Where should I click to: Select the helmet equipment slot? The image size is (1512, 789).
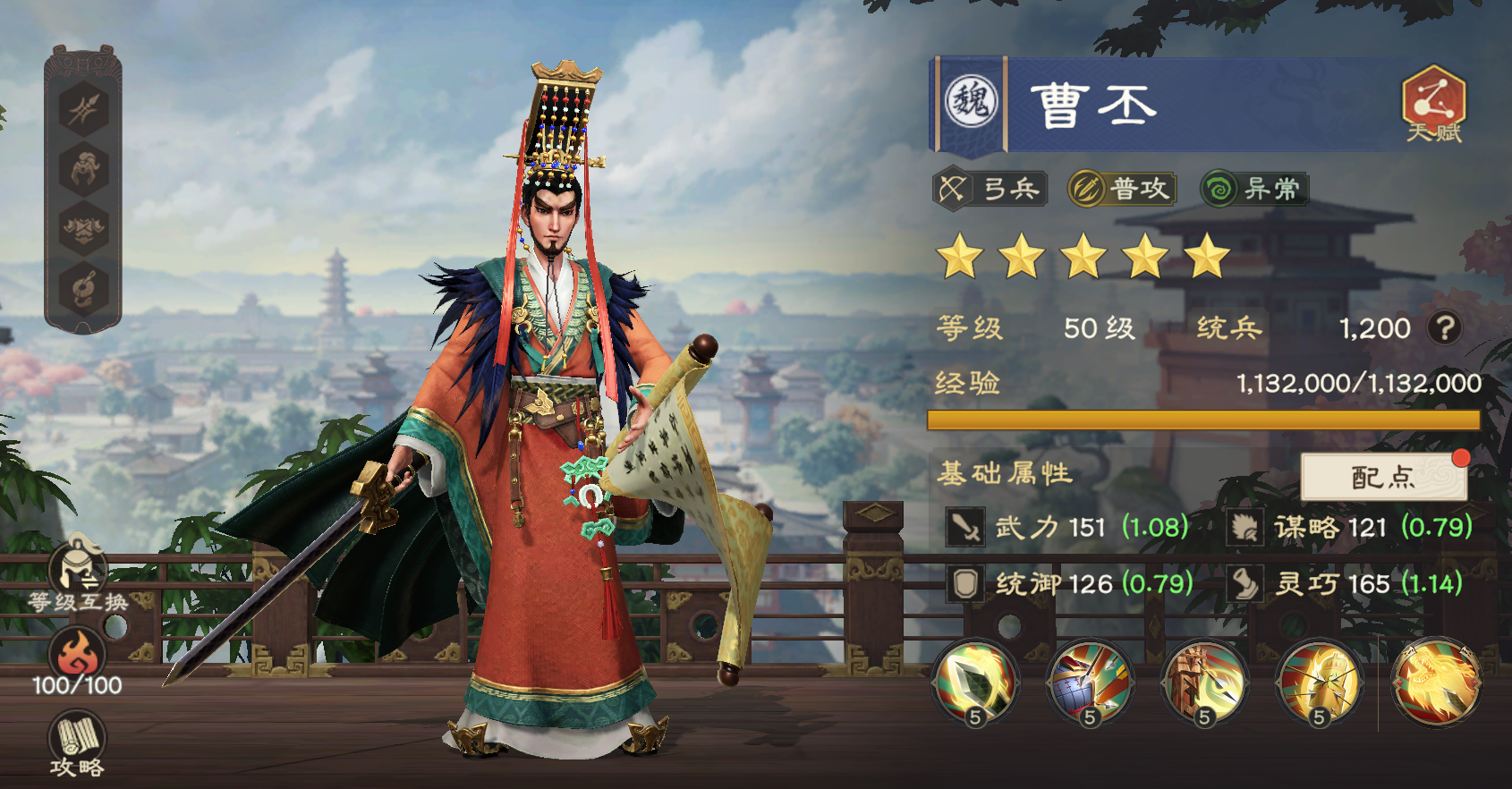click(83, 169)
